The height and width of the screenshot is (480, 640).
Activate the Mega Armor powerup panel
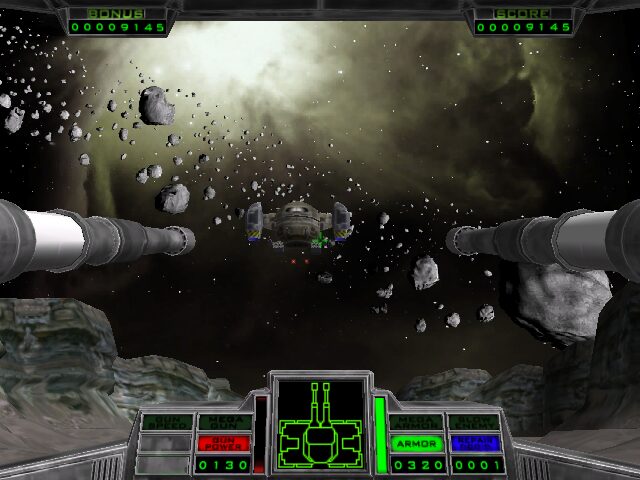pos(416,422)
